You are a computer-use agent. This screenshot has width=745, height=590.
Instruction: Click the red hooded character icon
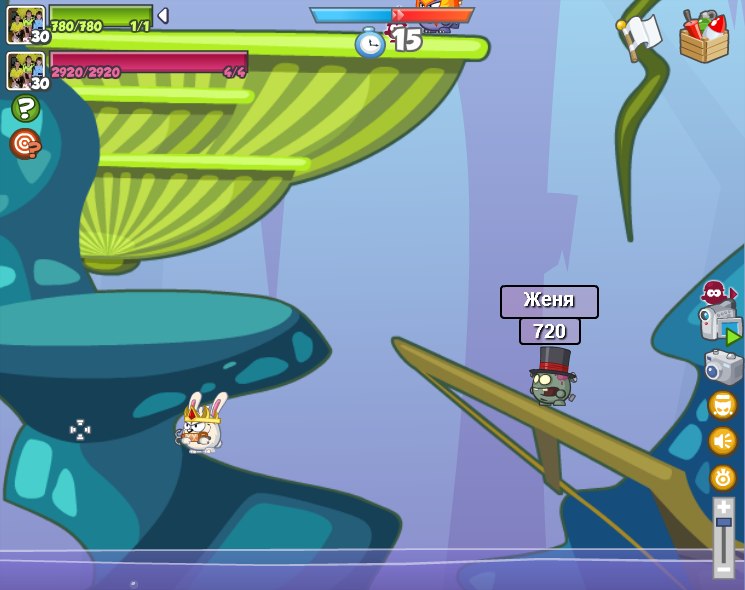tap(714, 293)
